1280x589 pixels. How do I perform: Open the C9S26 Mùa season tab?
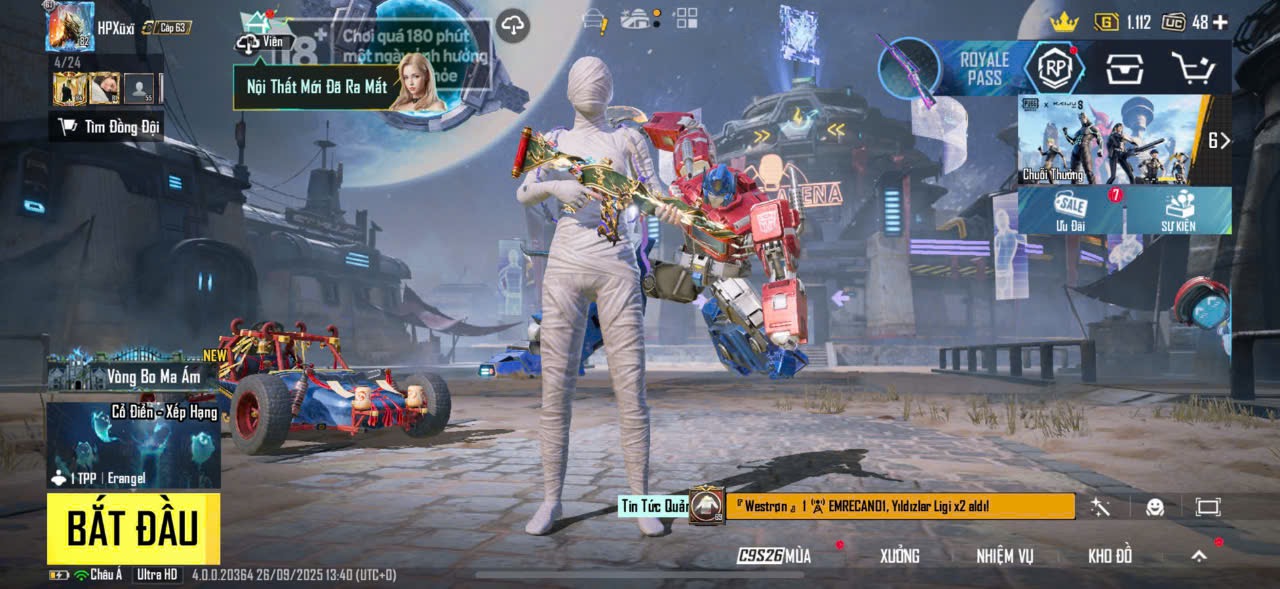click(x=775, y=556)
